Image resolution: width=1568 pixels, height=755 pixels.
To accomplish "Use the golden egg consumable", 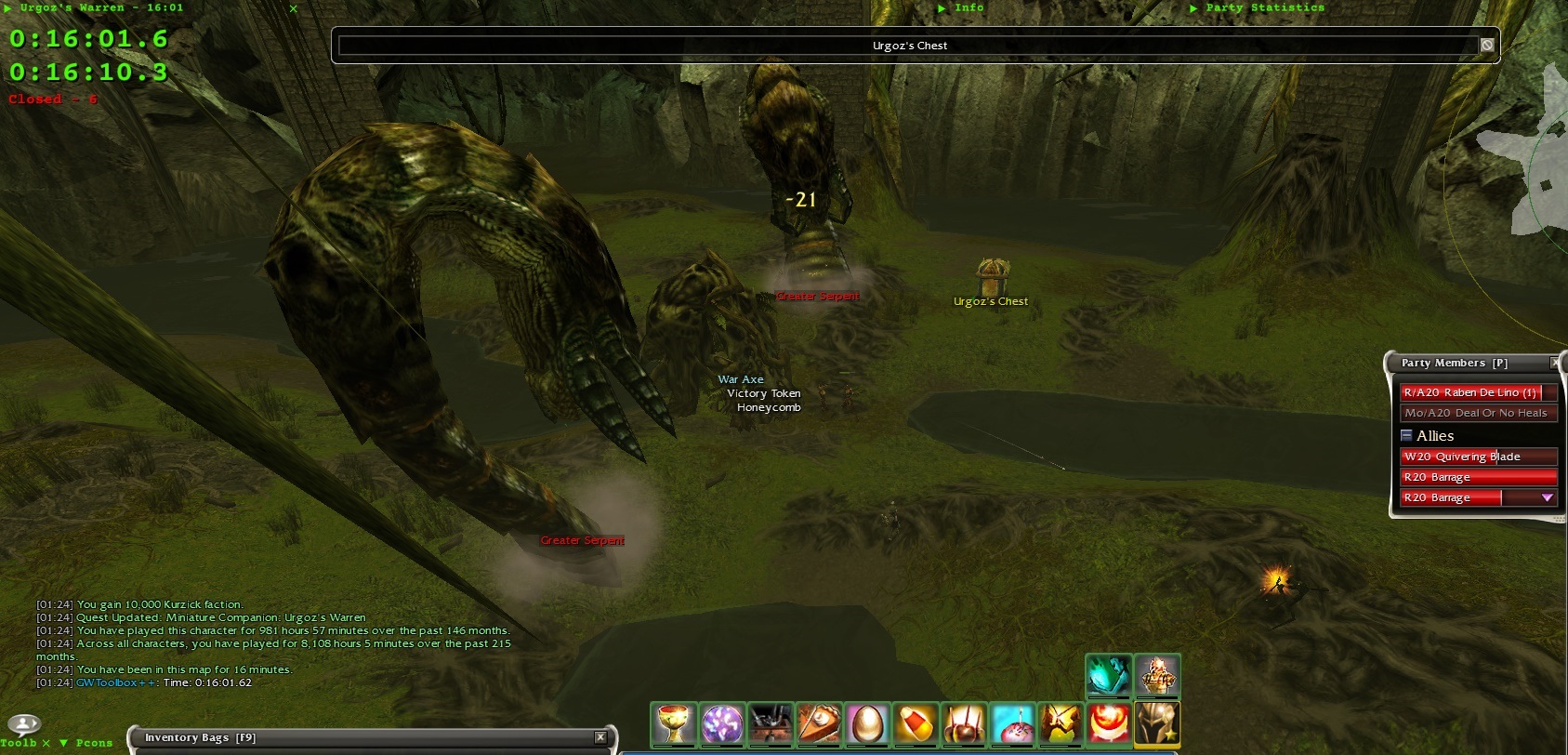I will (867, 724).
